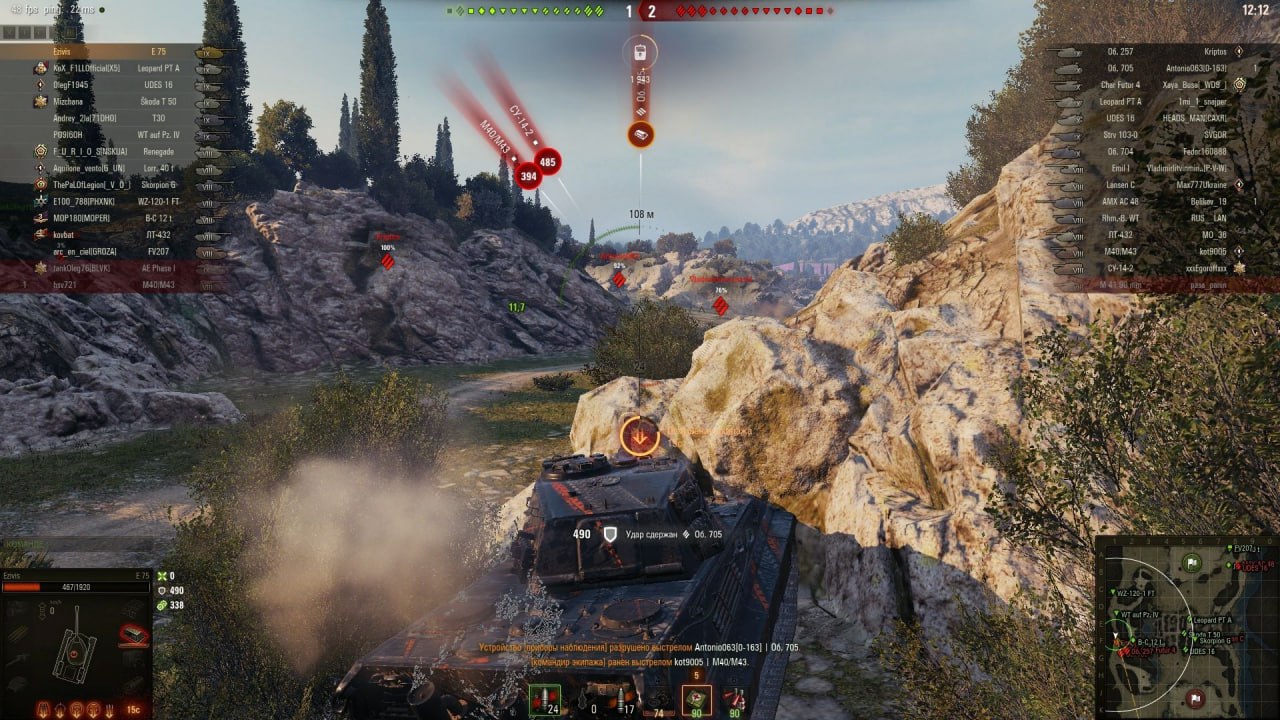Click the minimap
The width and height of the screenshot is (1280, 720).
(x=1187, y=627)
